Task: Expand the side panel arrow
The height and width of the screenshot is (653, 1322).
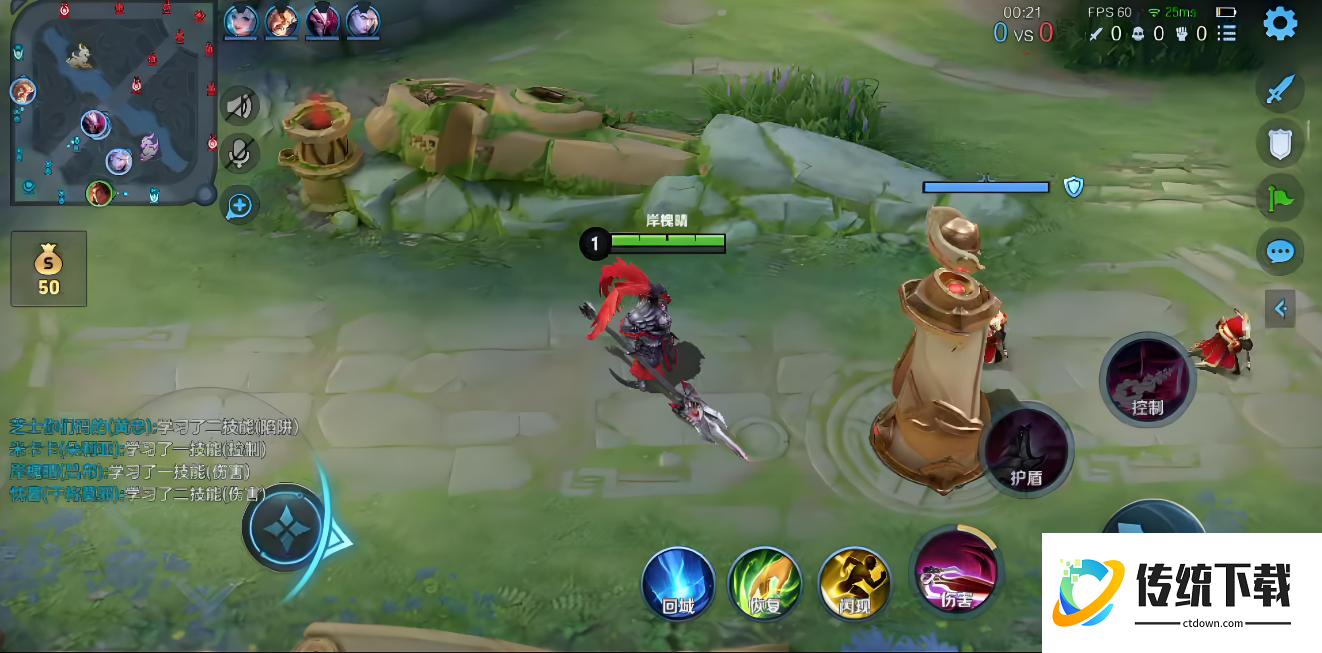Action: [1280, 308]
